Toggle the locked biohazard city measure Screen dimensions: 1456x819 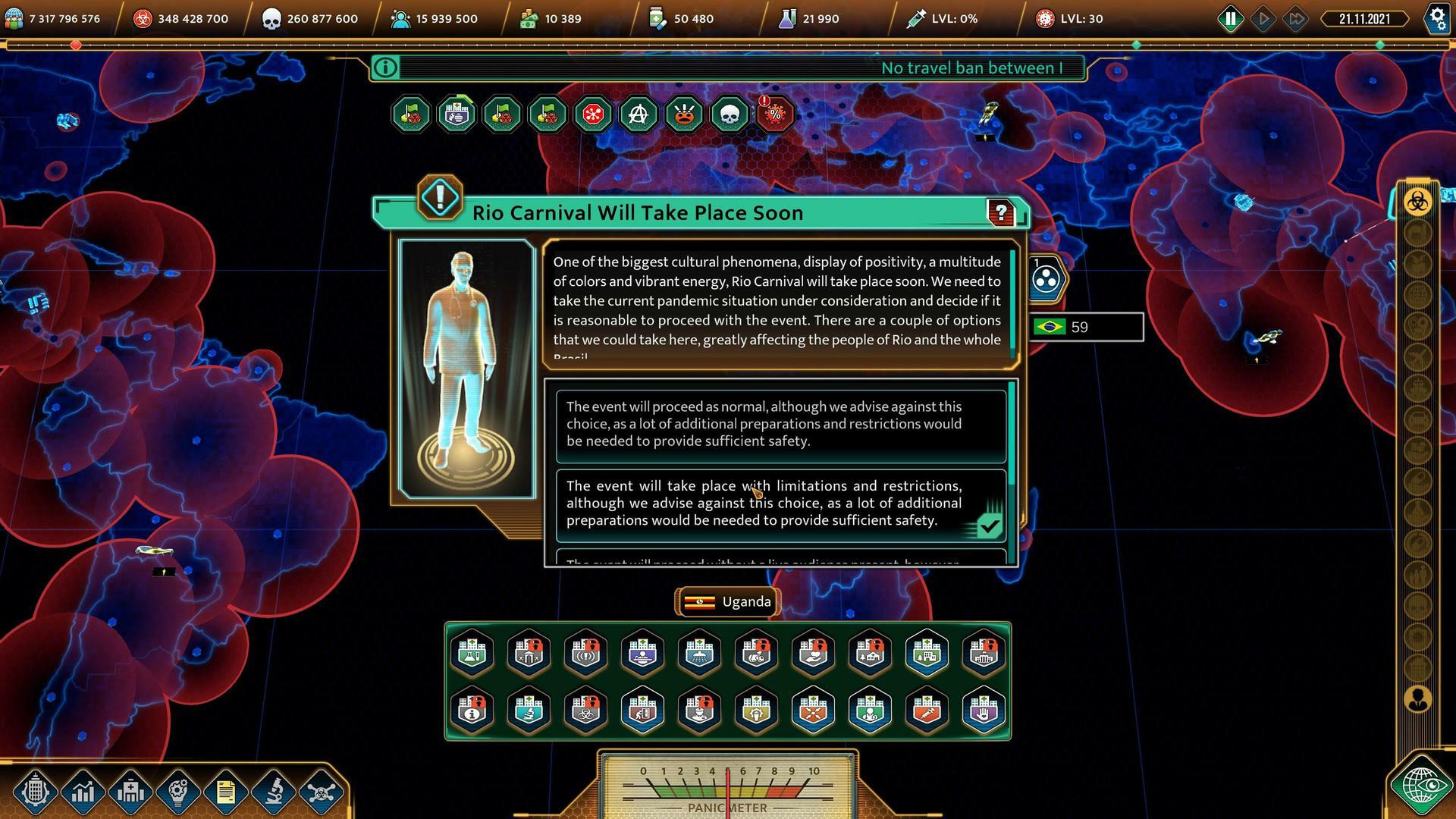(585, 711)
